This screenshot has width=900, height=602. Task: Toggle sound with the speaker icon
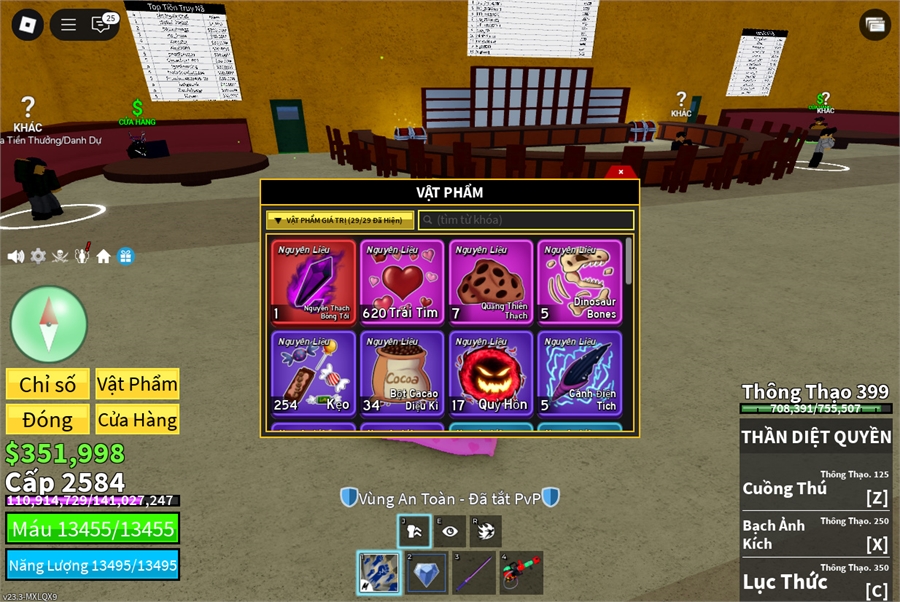[x=16, y=256]
